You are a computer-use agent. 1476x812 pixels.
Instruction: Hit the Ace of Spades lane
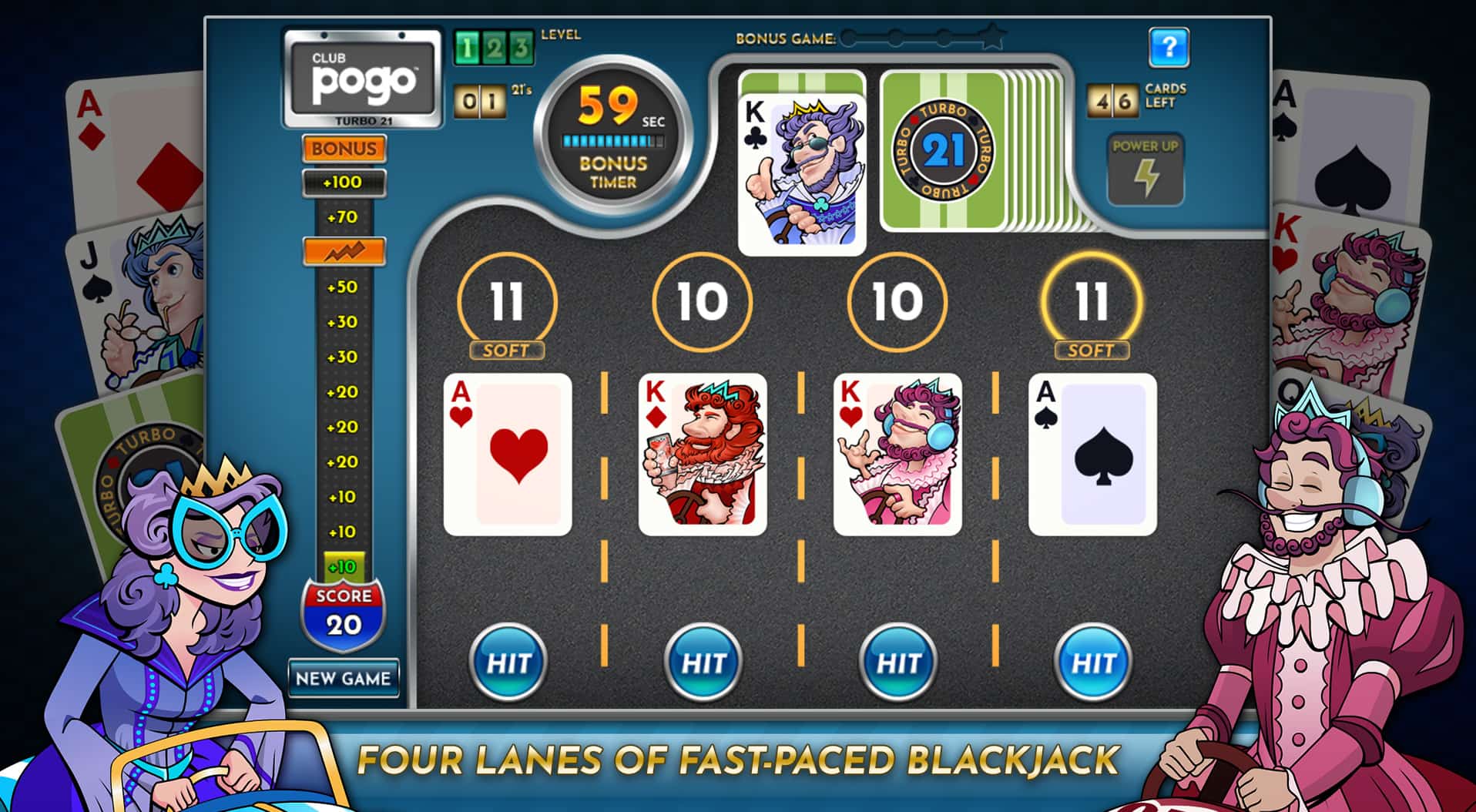(1093, 661)
